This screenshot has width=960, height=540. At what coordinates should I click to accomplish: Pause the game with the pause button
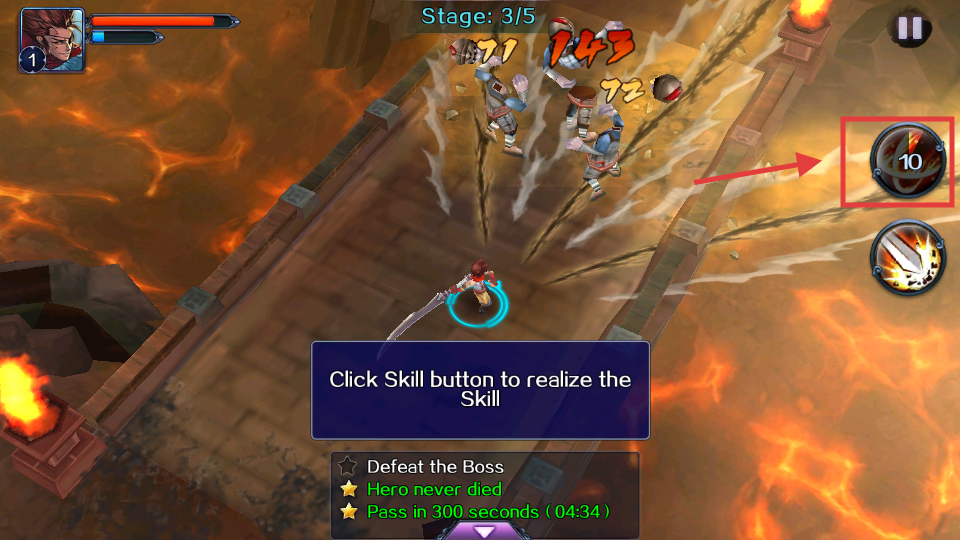pyautogui.click(x=909, y=28)
